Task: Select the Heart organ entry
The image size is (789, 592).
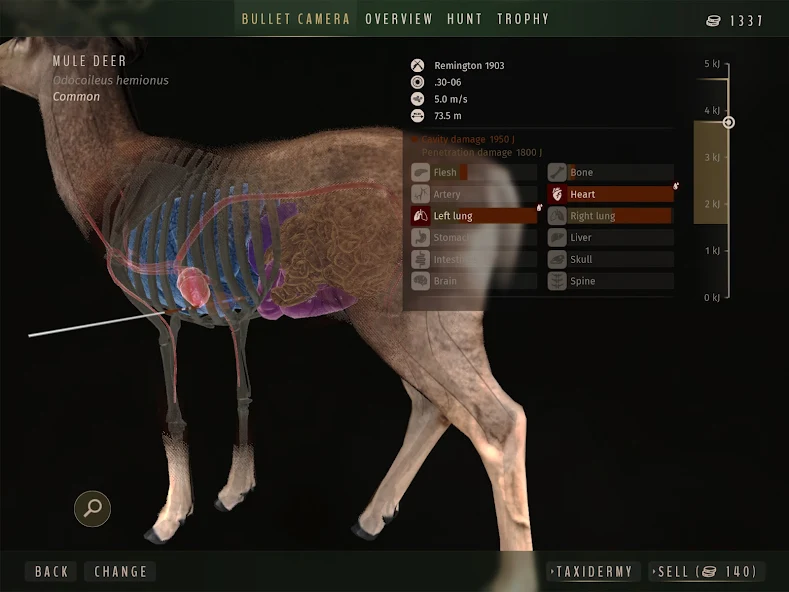Action: pyautogui.click(x=610, y=194)
